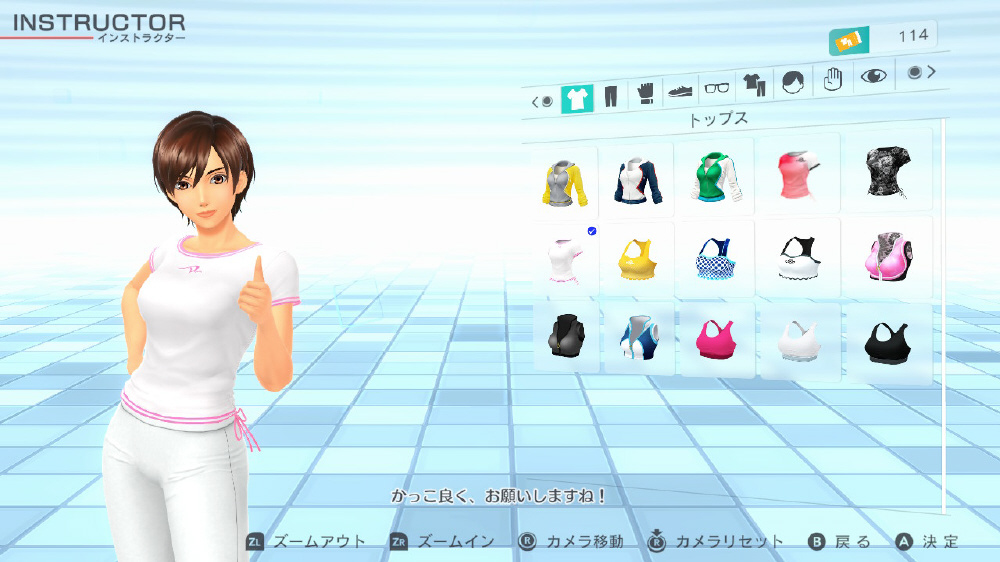Choose the blue checkered bikini top

[x=712, y=258]
